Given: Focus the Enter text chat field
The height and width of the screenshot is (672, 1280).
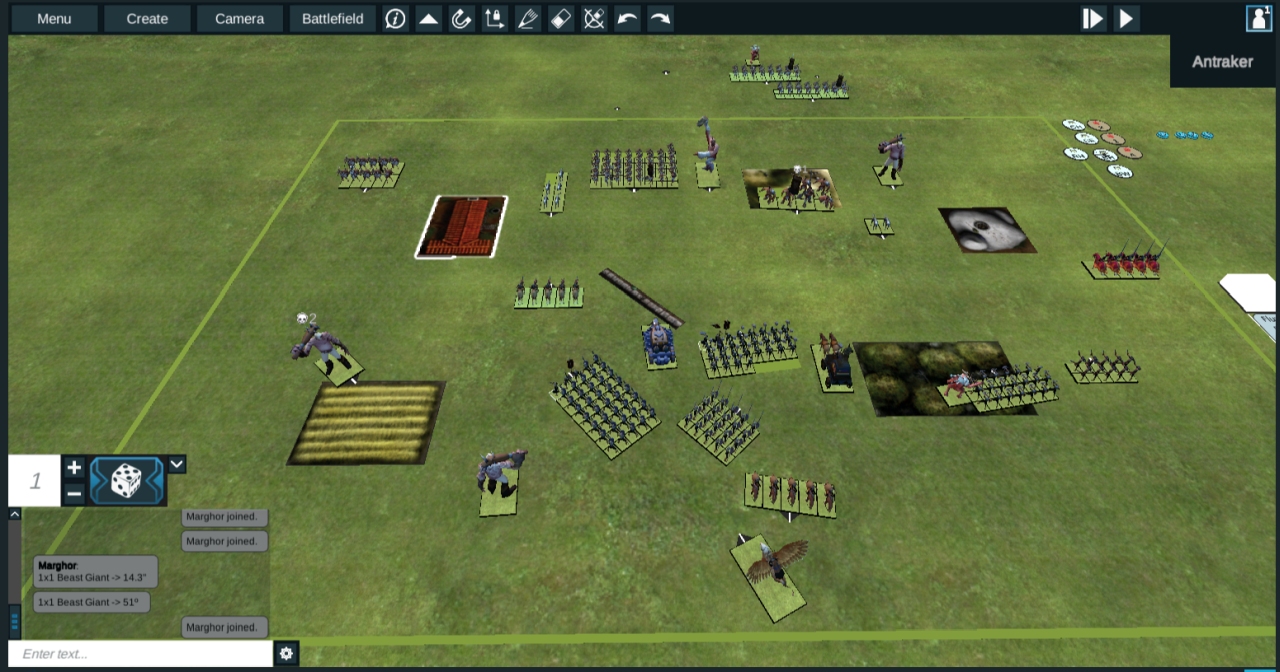Looking at the screenshot, I should (140, 654).
